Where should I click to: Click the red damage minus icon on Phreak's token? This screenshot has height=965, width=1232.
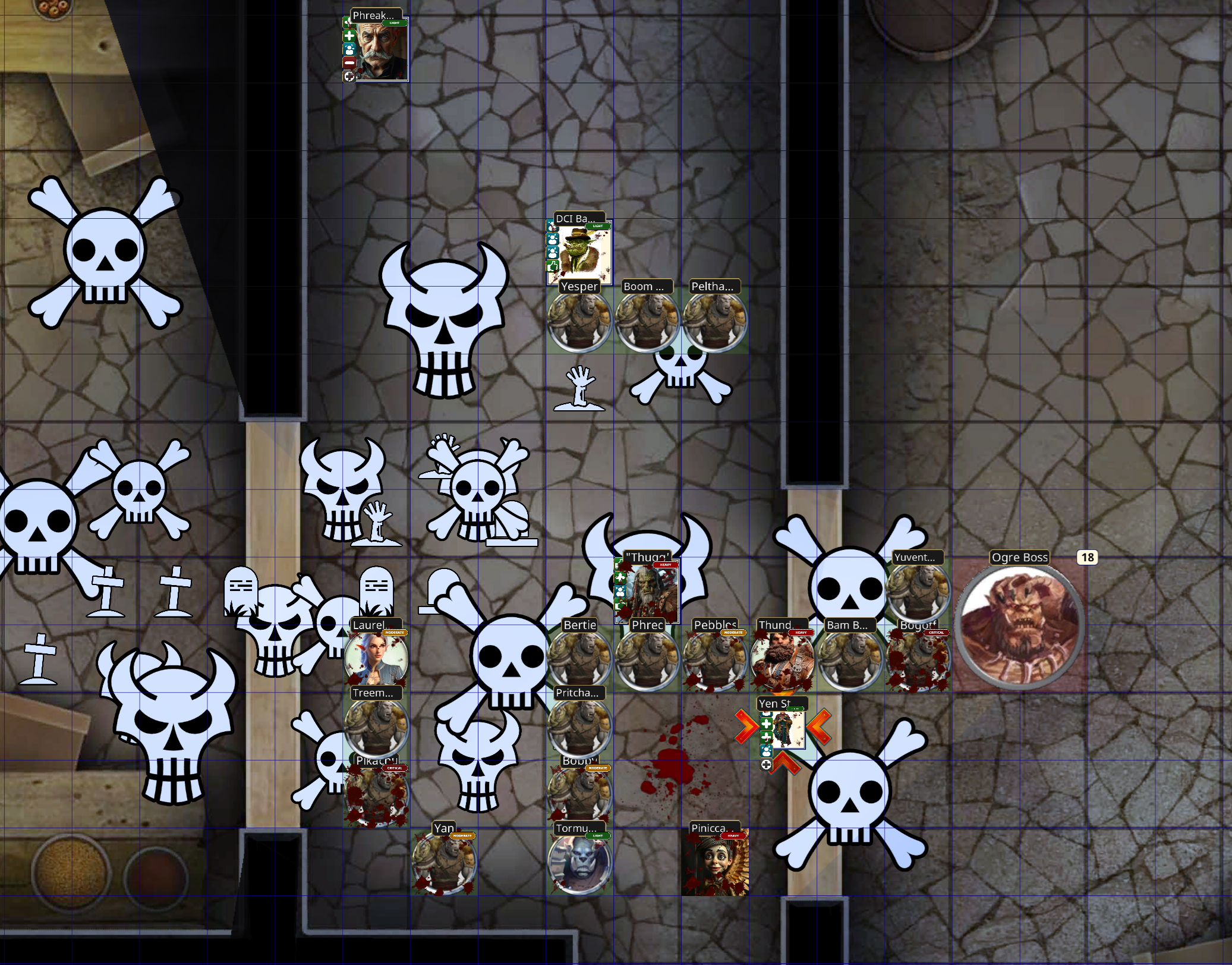coord(349,62)
